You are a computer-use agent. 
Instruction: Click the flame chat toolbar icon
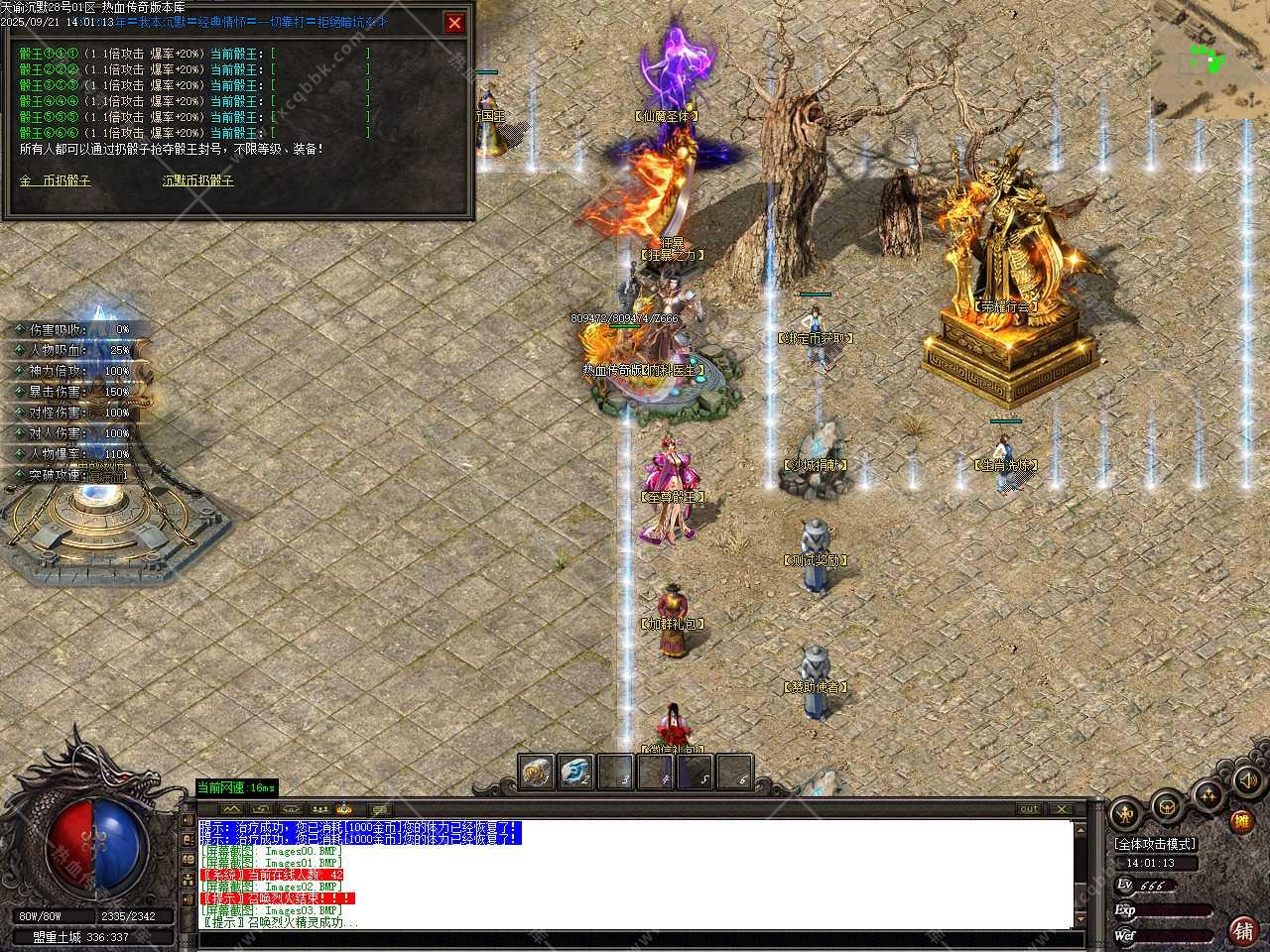tap(344, 809)
